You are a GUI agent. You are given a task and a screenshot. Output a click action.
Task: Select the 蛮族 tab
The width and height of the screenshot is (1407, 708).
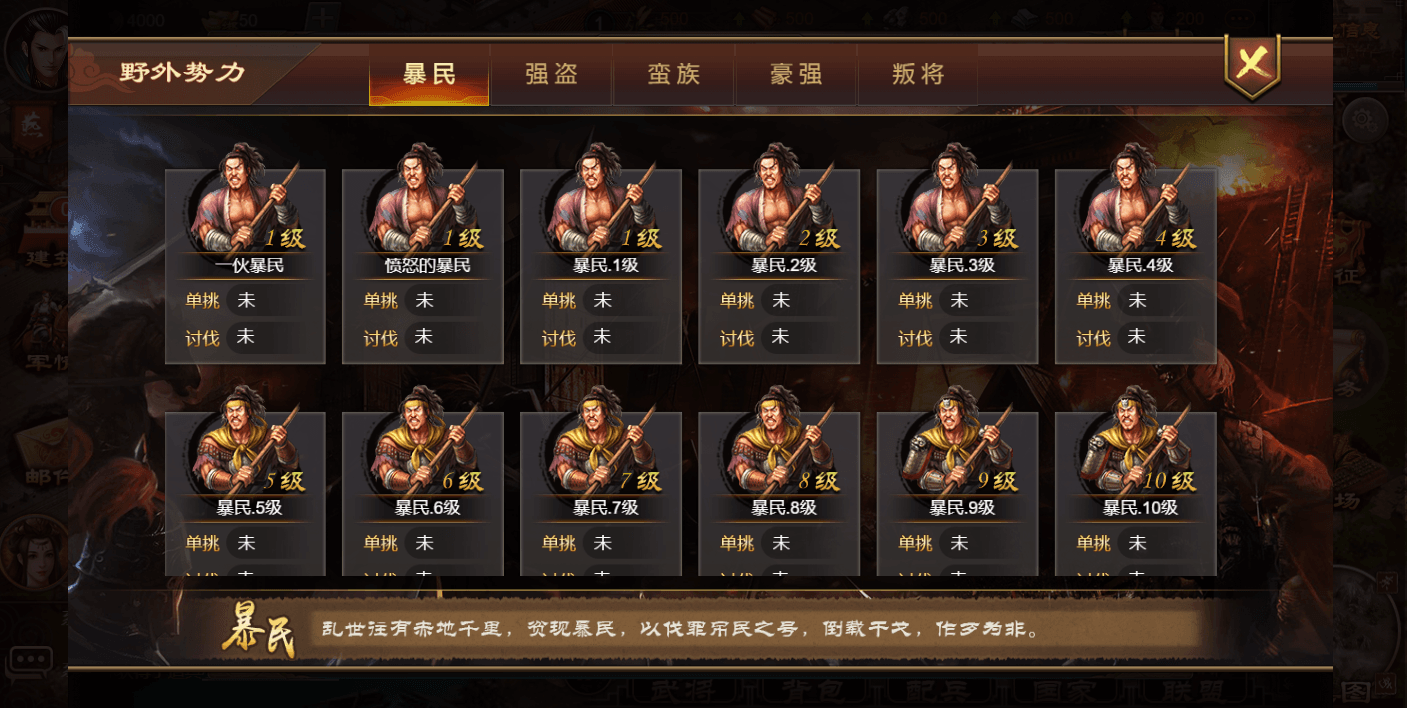pyautogui.click(x=673, y=74)
